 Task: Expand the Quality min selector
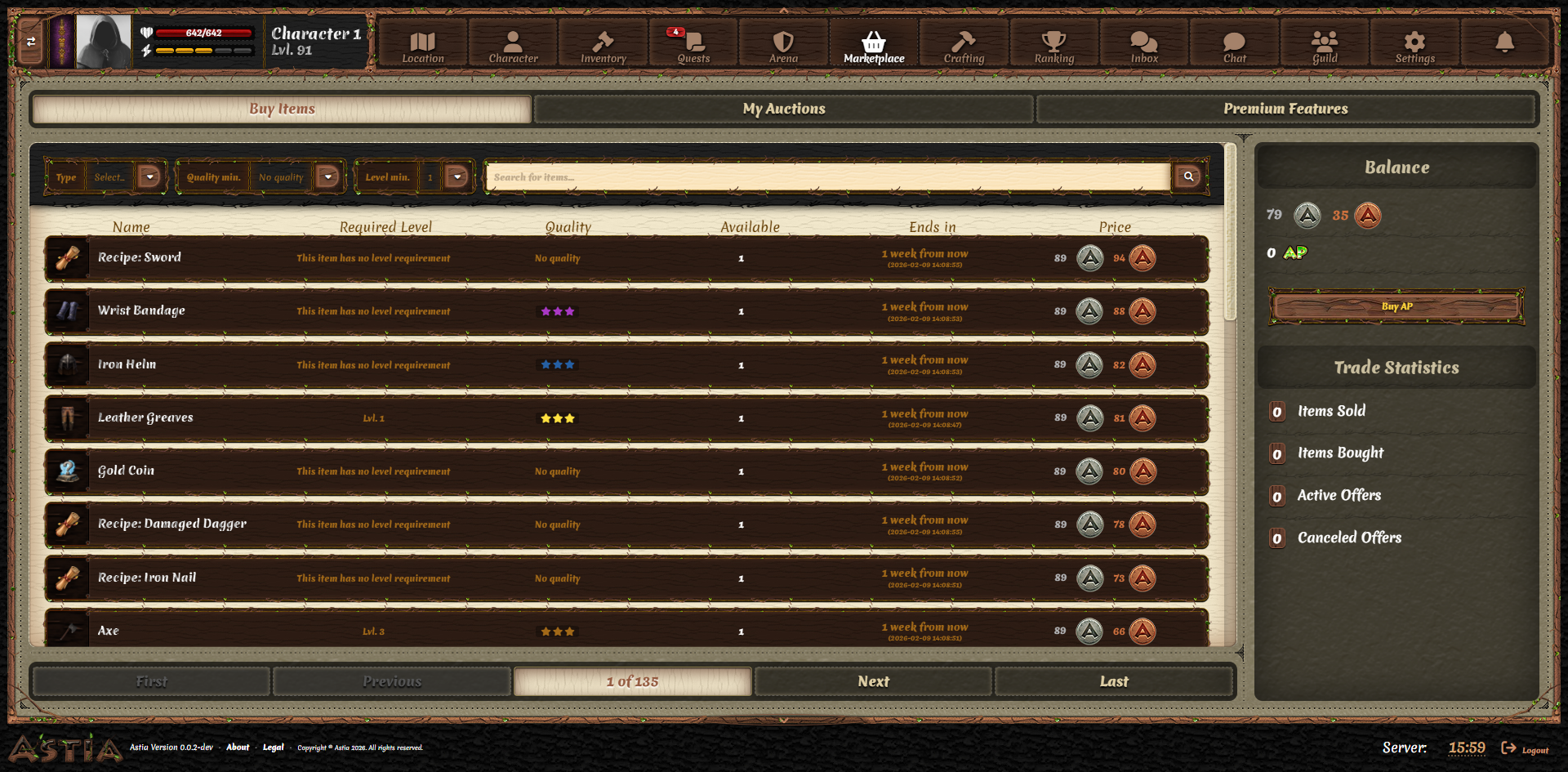(x=328, y=176)
